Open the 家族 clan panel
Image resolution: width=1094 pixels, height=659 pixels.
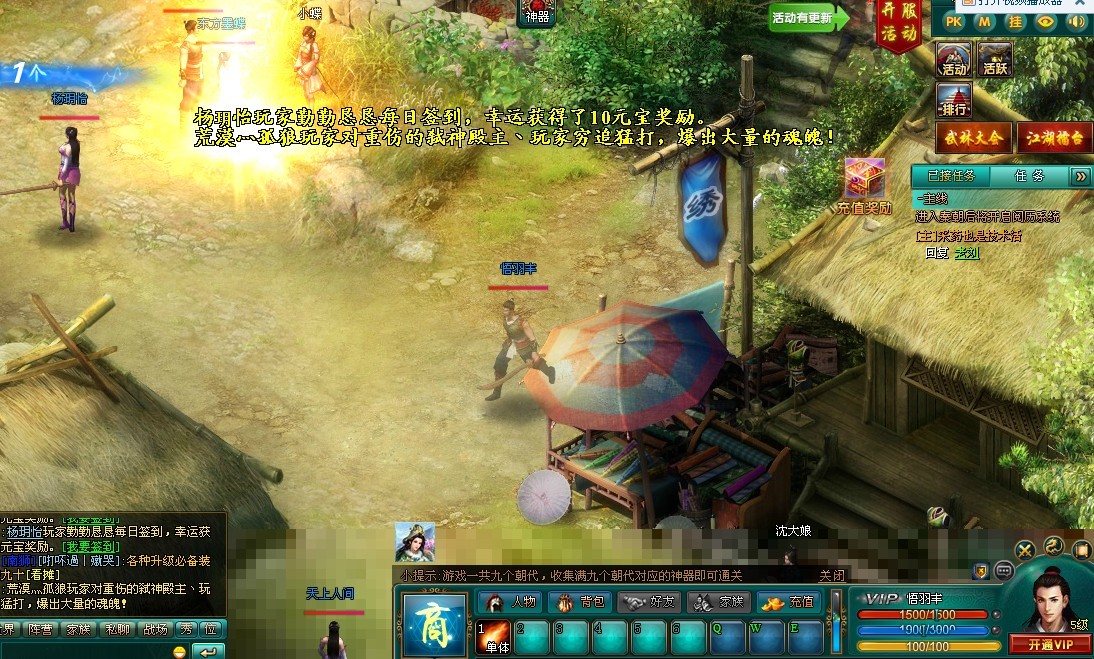pyautogui.click(x=718, y=602)
